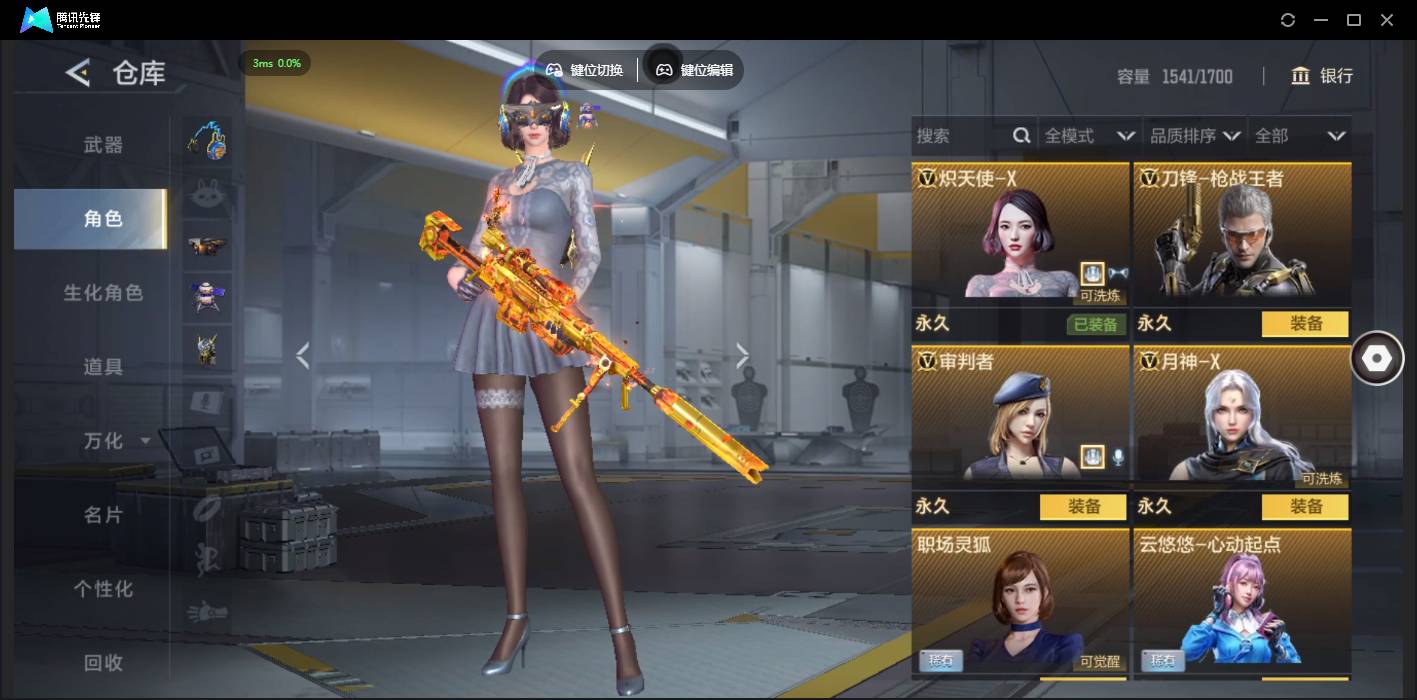Select the 道具 items tab
The height and width of the screenshot is (700, 1417).
tap(103, 367)
